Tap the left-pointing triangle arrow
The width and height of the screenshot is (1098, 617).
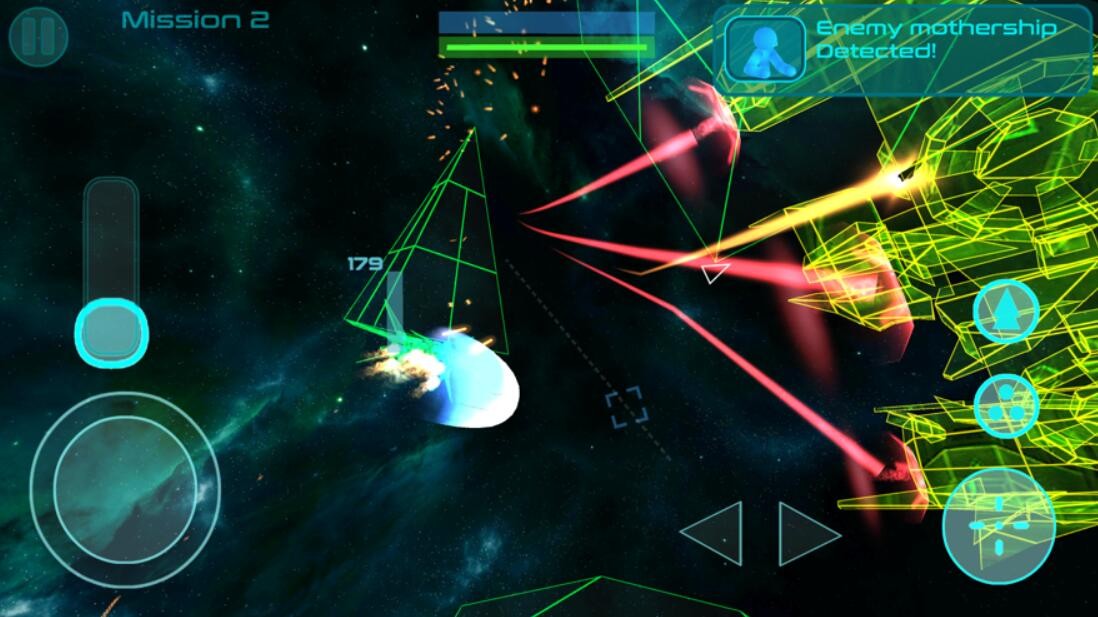tap(713, 533)
